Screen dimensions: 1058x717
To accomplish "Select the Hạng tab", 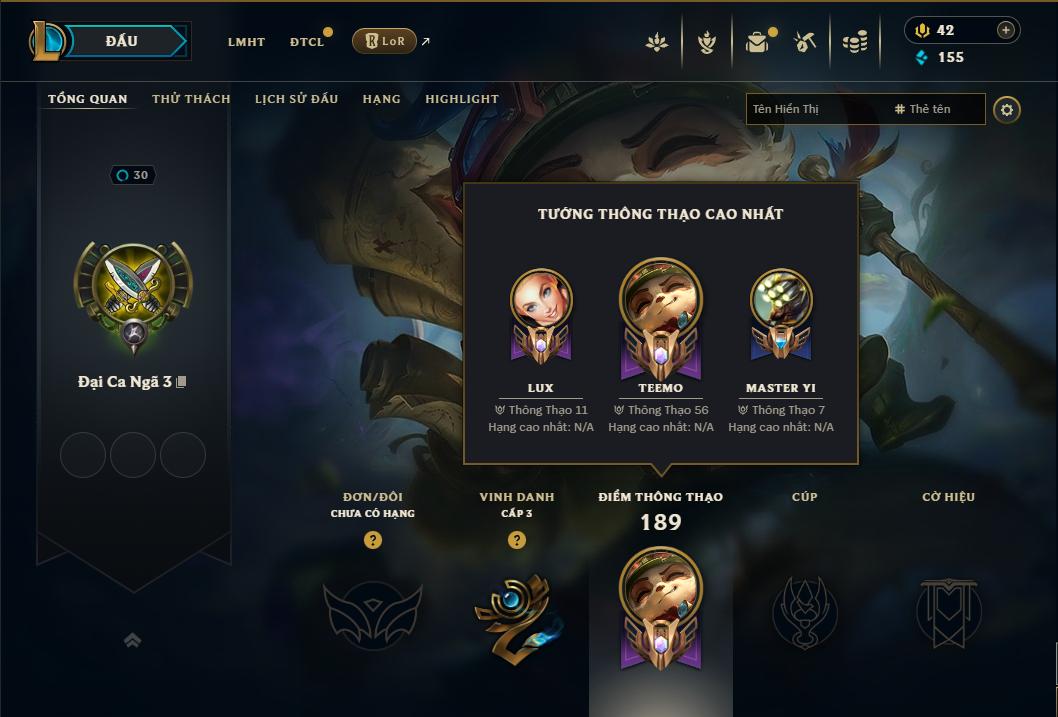I will (381, 99).
